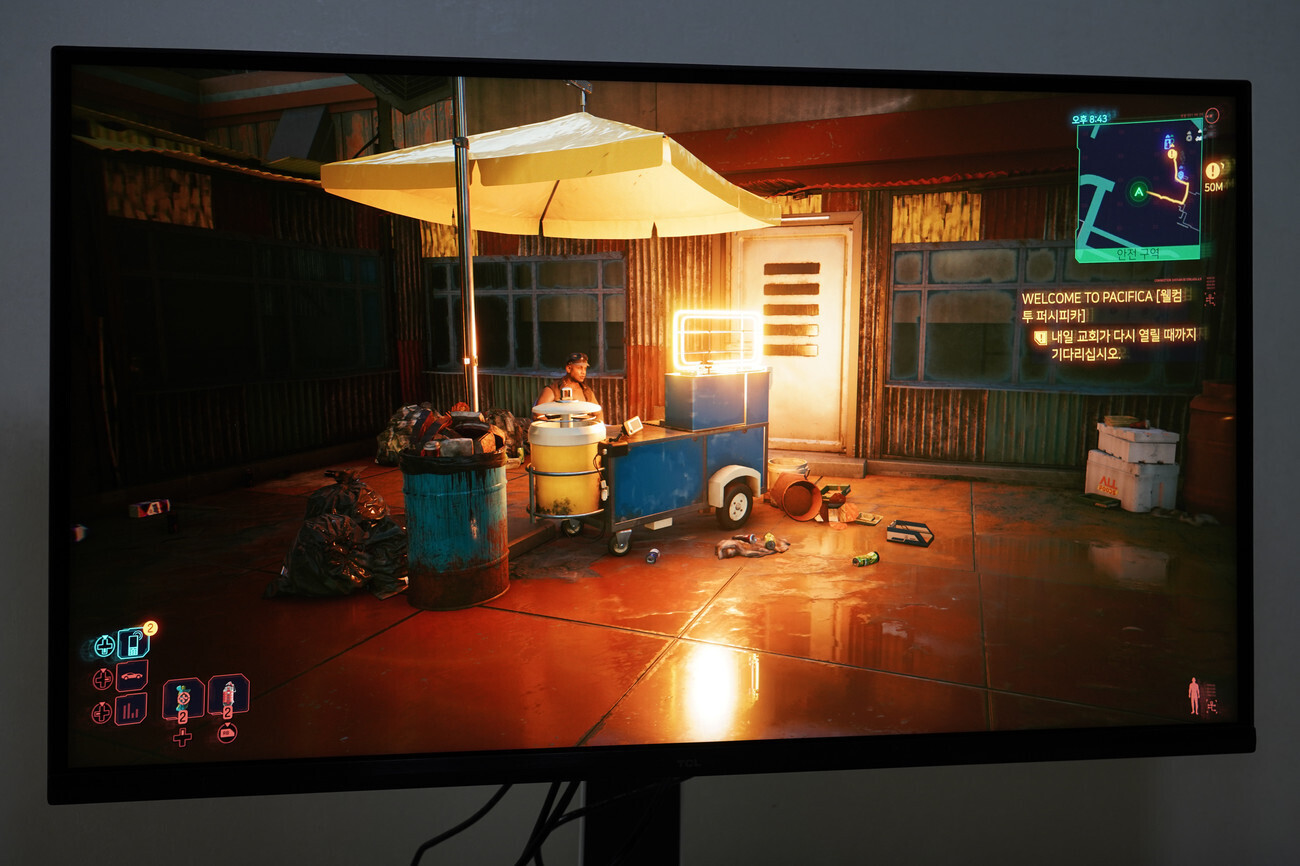Open the radio via the bar-chart icon

coord(130,710)
